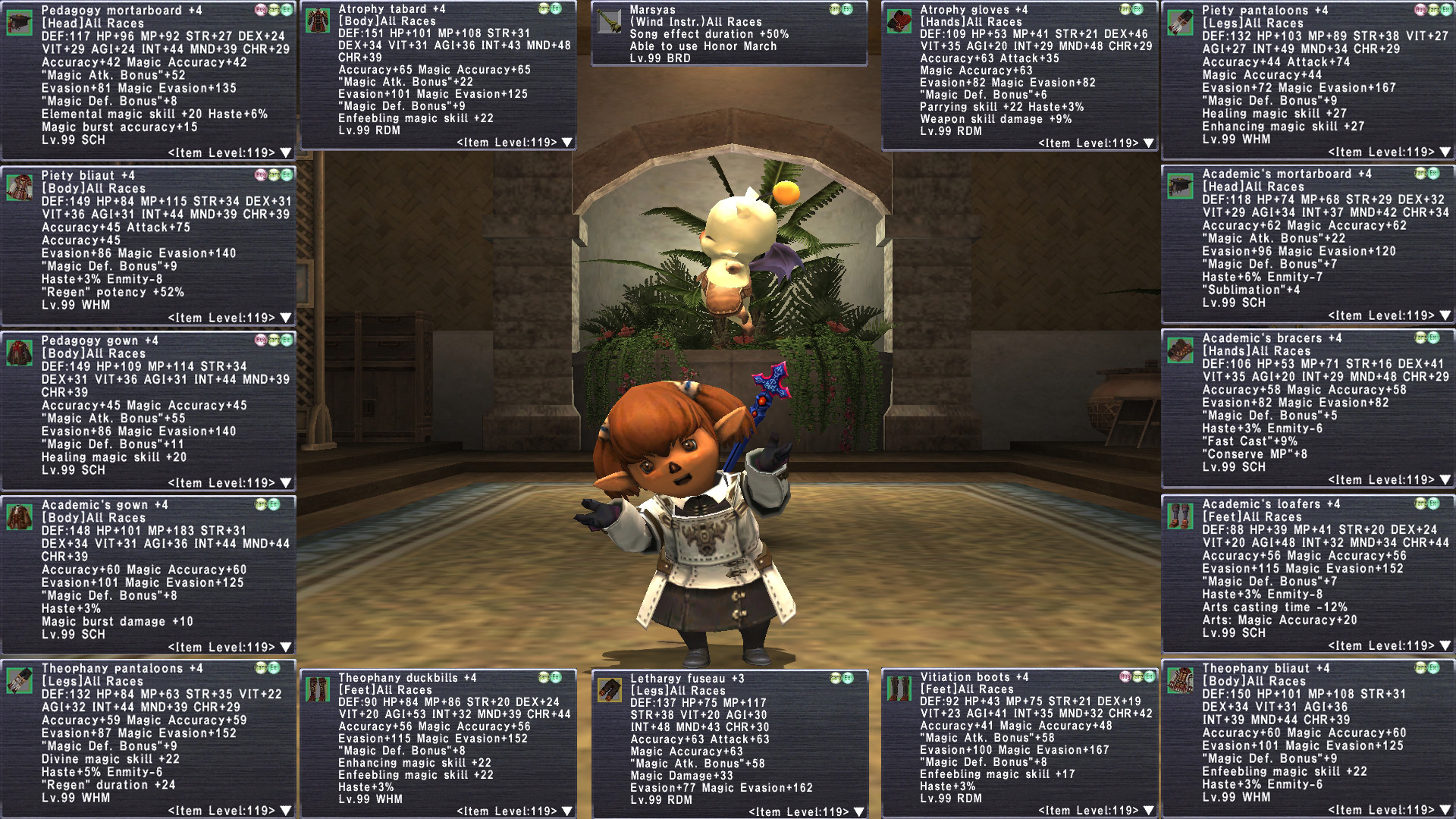Click the Lethargy fuseau +3 icon

point(609,690)
